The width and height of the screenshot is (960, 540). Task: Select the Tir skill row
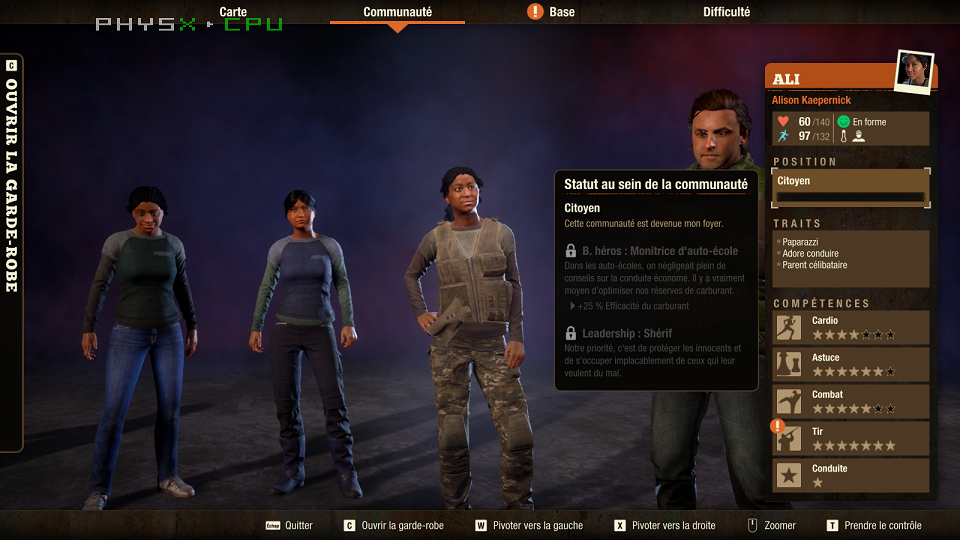(x=851, y=438)
